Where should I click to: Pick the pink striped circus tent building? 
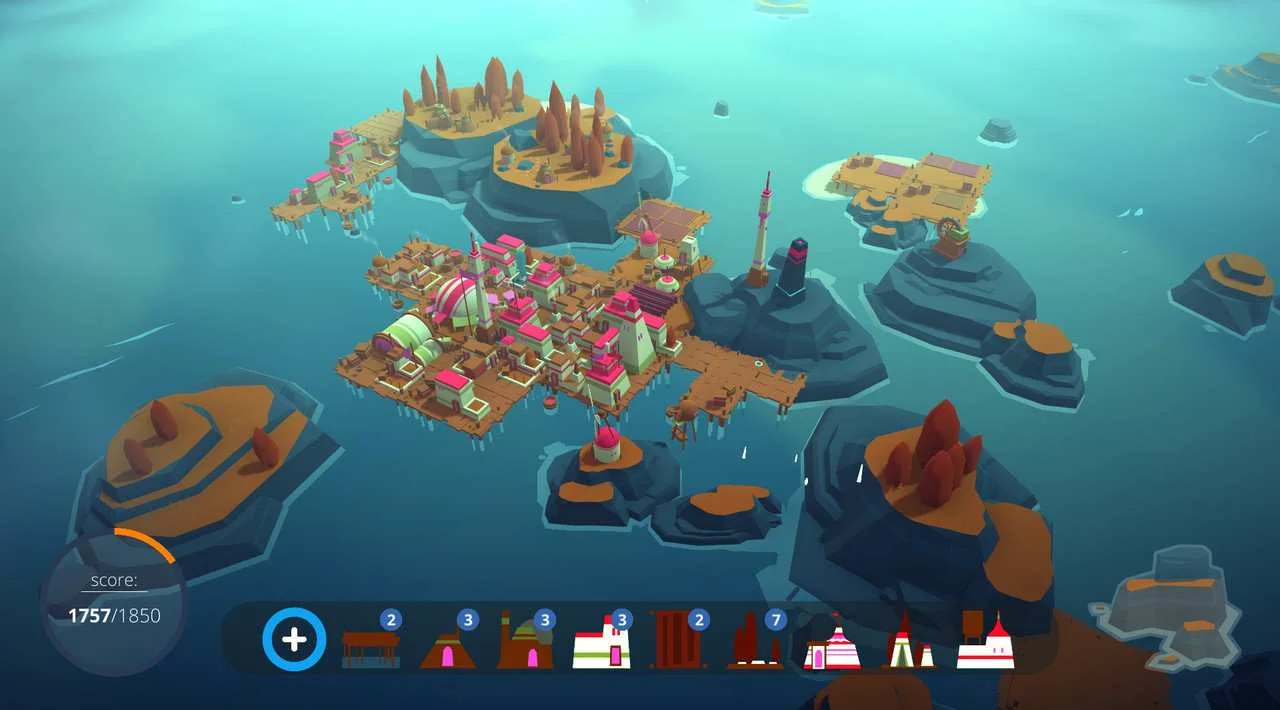(x=831, y=646)
